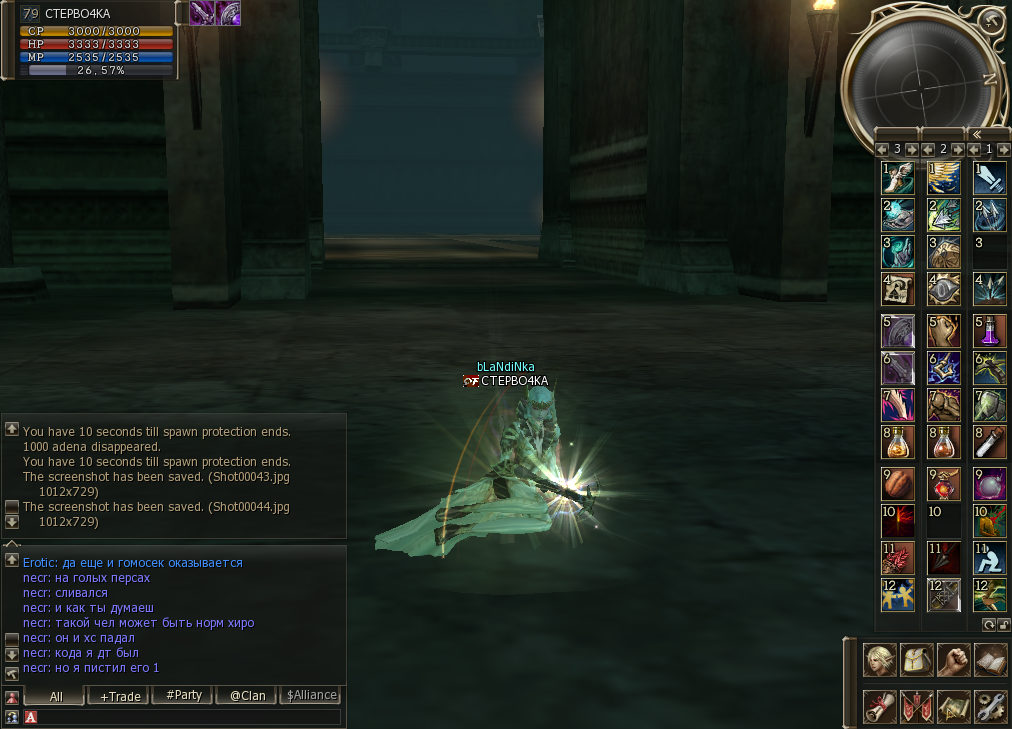The width and height of the screenshot is (1012, 729).
Task: Switch to the All chat tab
Action: point(55,696)
